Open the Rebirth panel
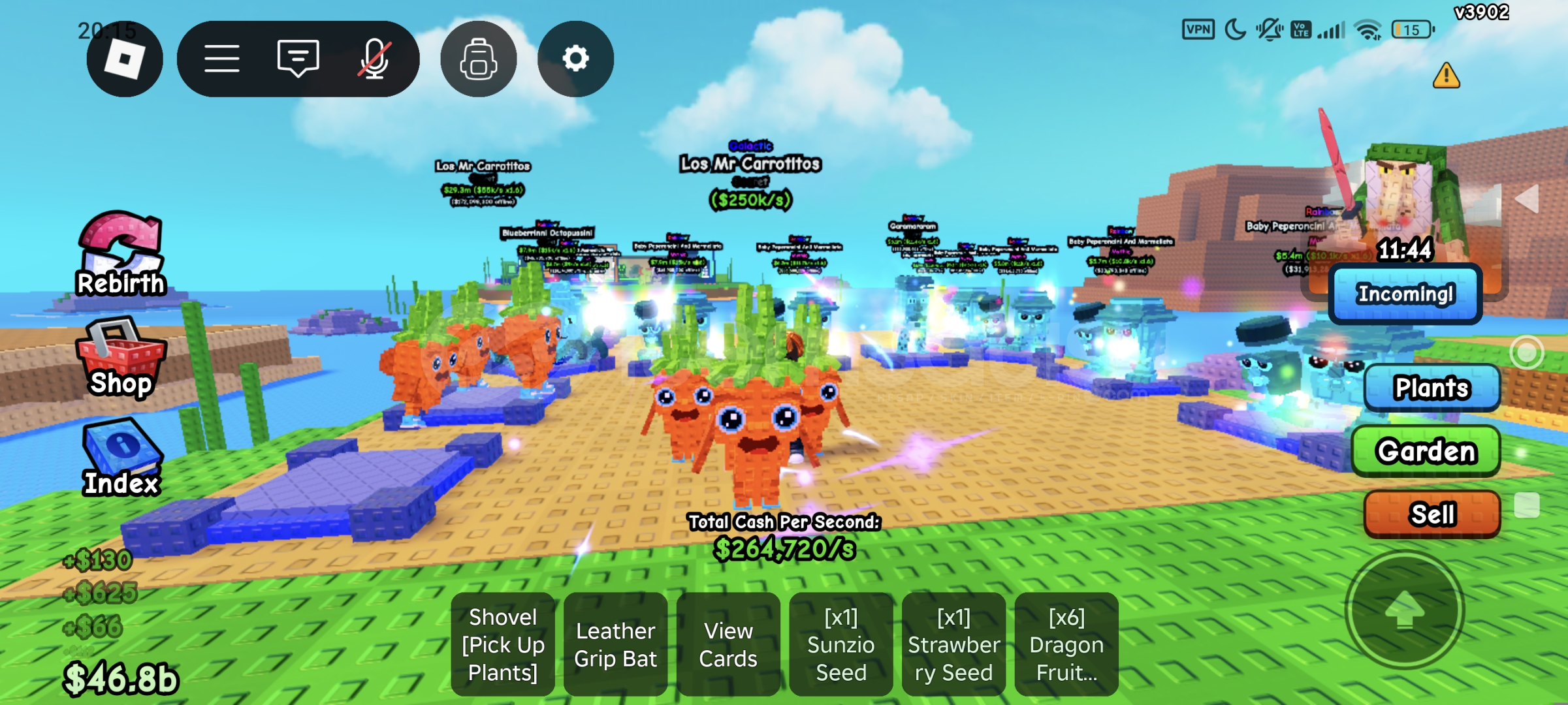 click(120, 261)
